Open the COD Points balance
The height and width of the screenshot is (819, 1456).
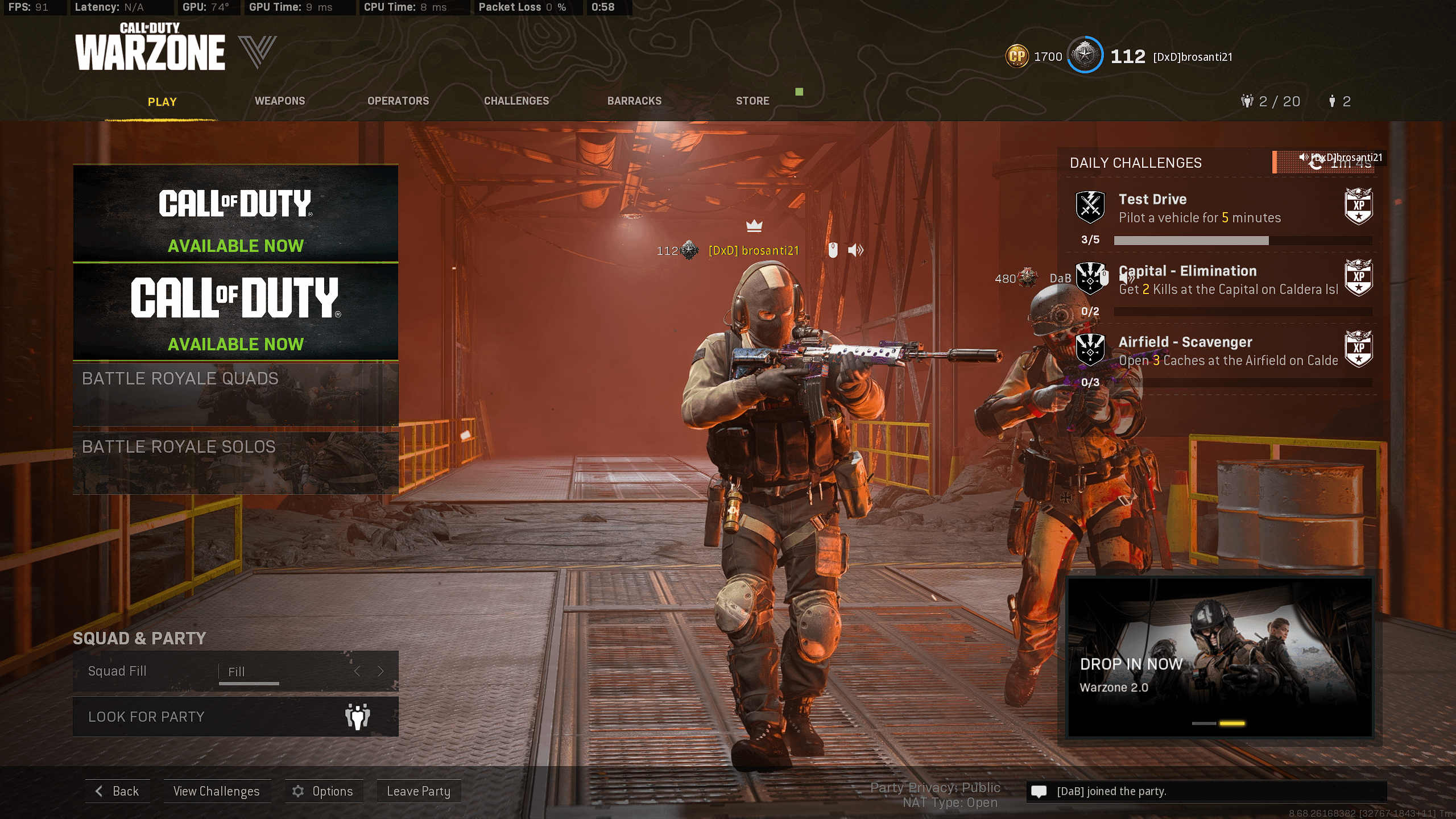click(1034, 56)
